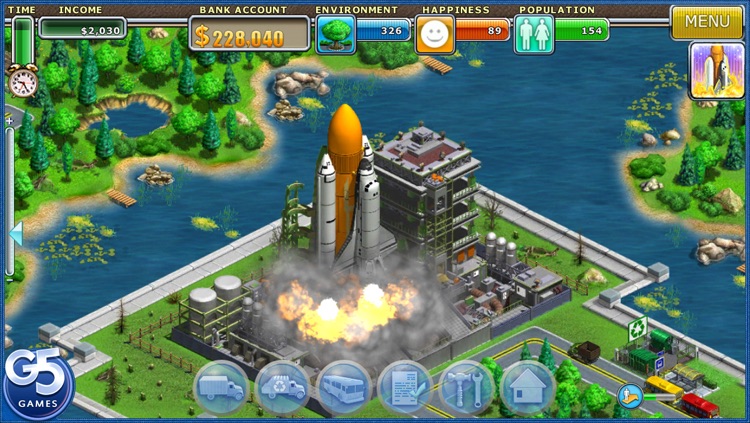750x423 pixels.
Task: Open the delivery truck build category
Action: pos(220,387)
